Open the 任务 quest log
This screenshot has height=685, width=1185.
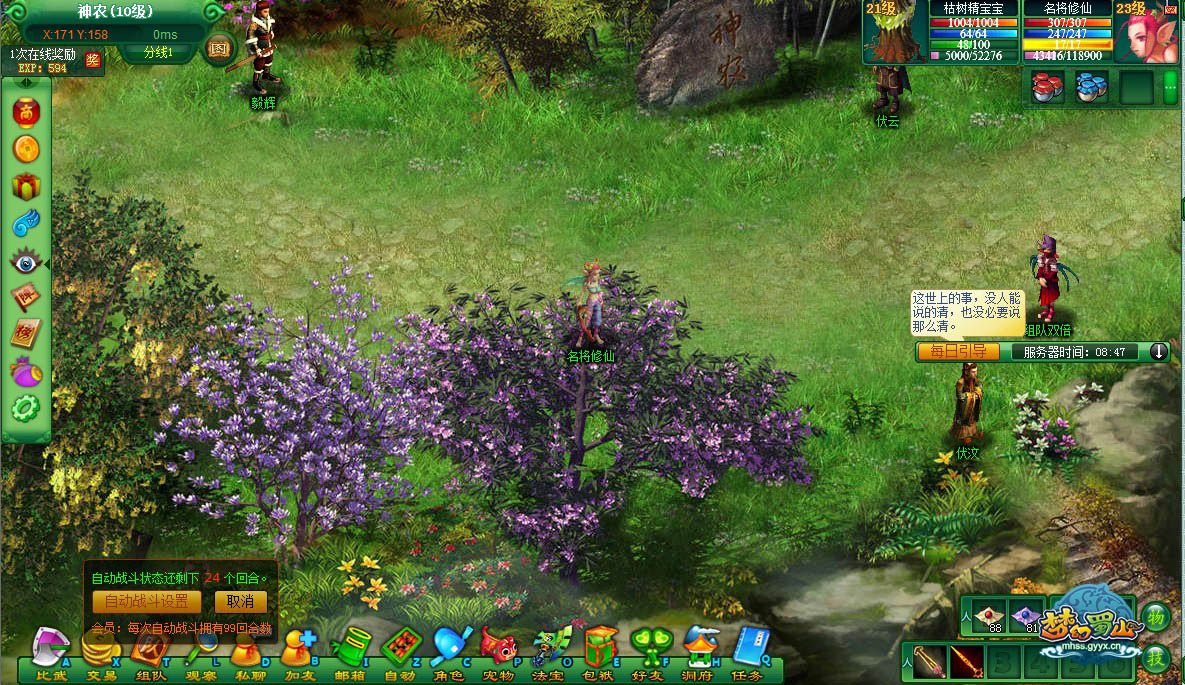click(748, 651)
